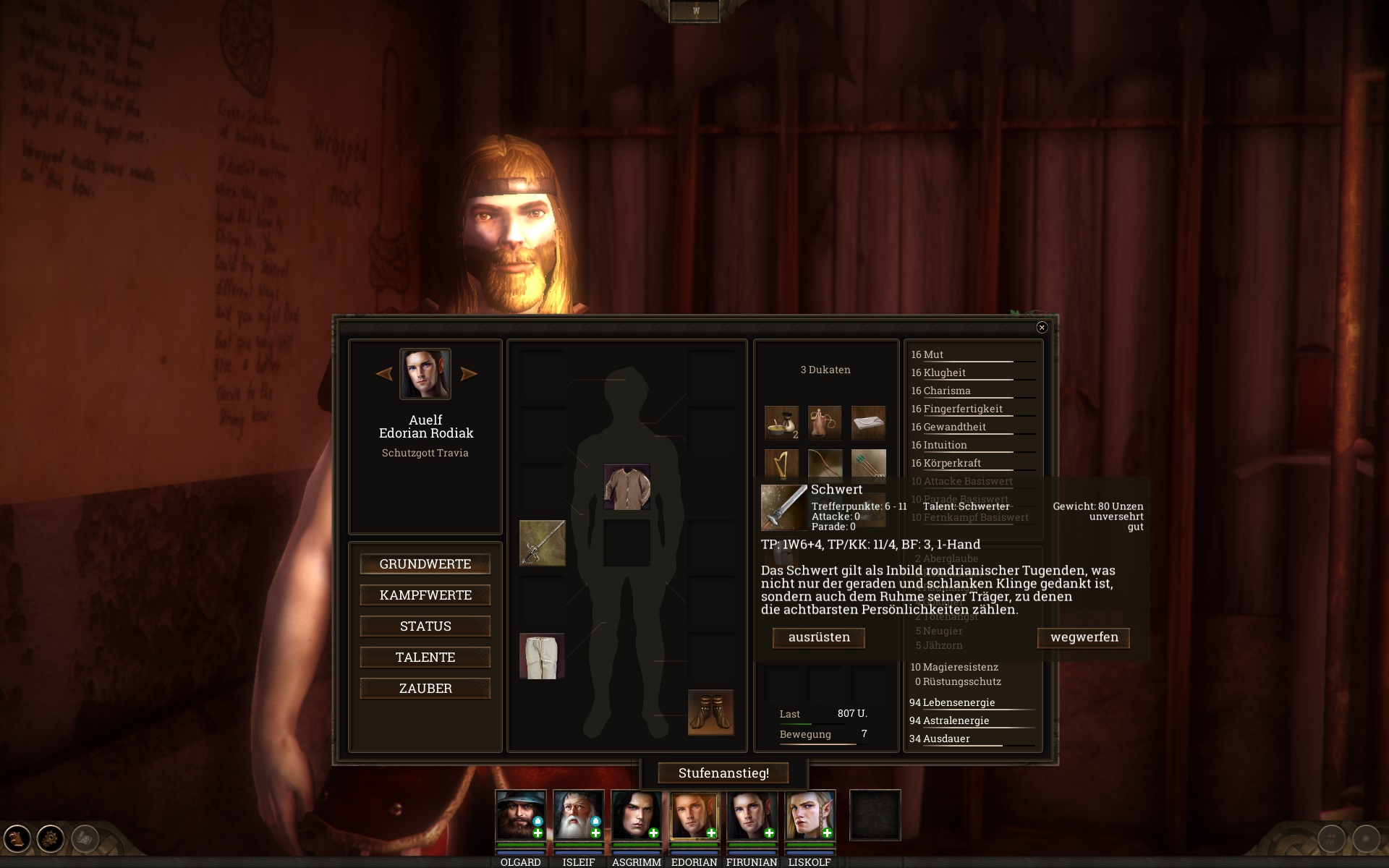1389x868 pixels.
Task: Select the equipped shirt slot
Action: pyautogui.click(x=626, y=487)
